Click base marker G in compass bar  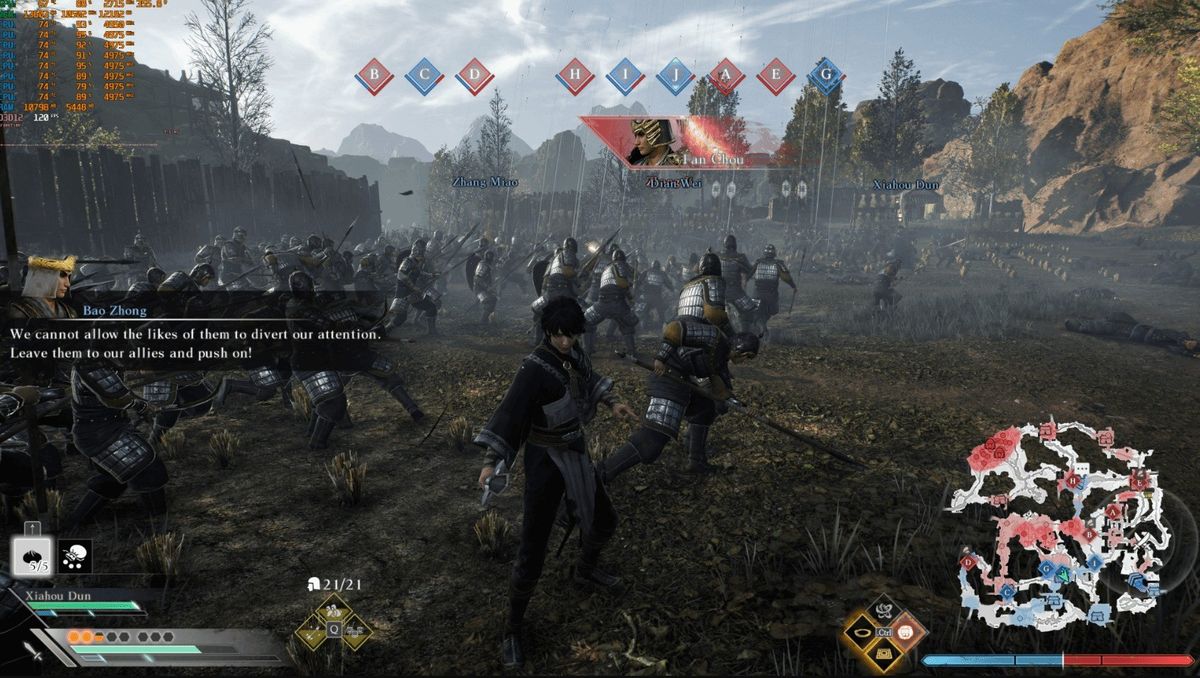(825, 75)
